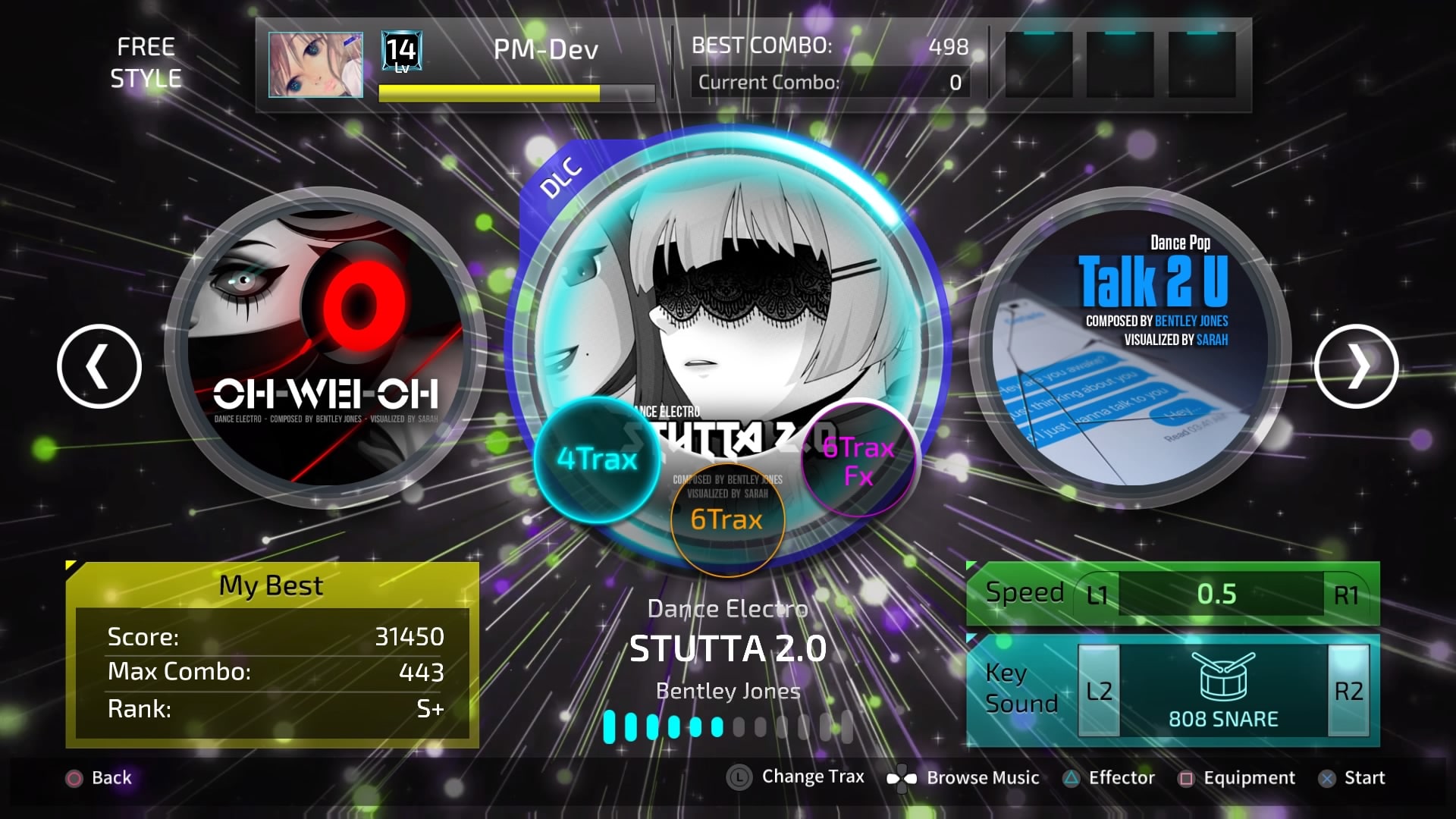Click the PM-Dev profile avatar
Viewport: 1456px width, 819px height.
pos(315,64)
